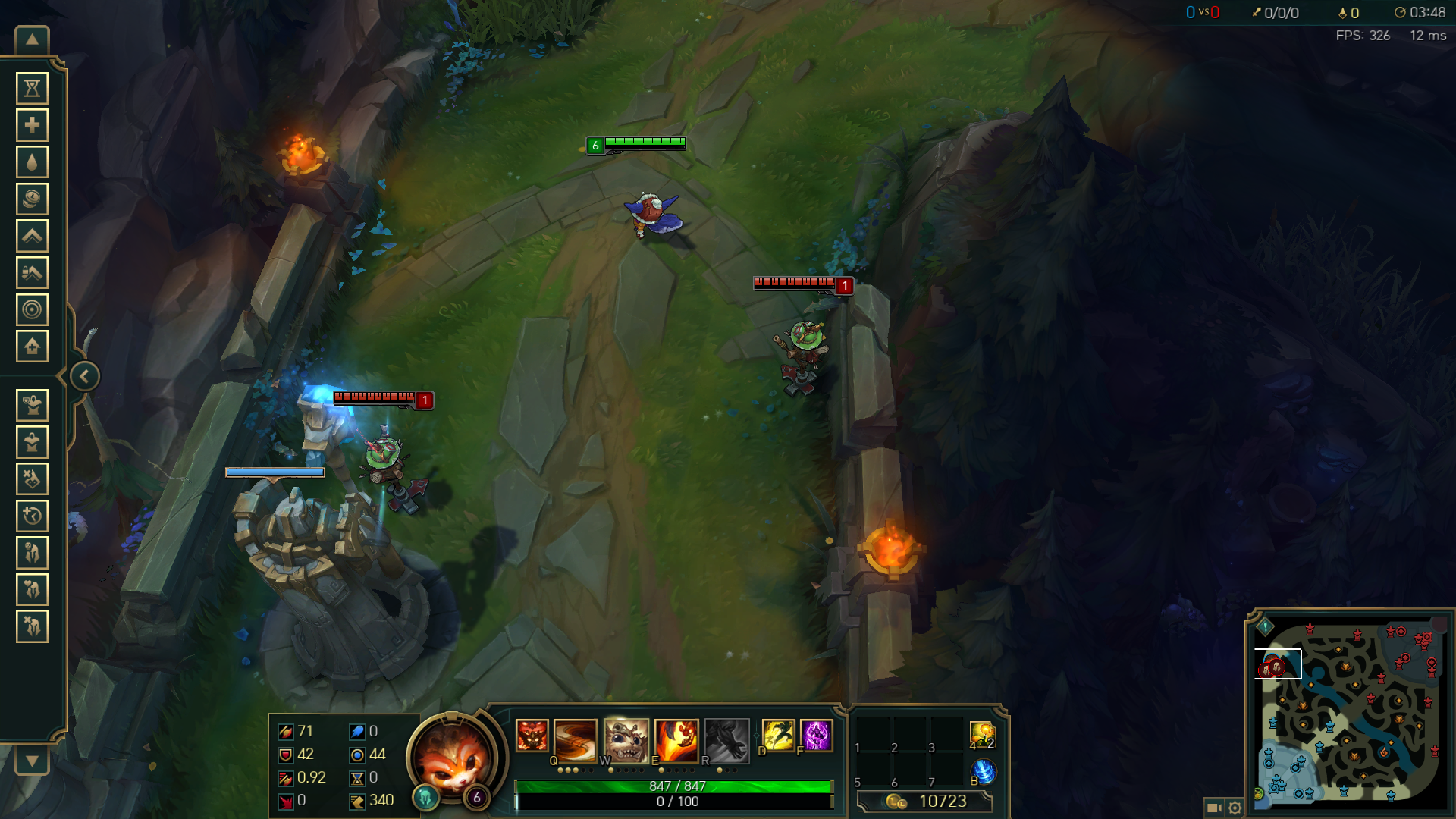Use the yellow flower trinket item
The height and width of the screenshot is (819, 1456).
click(982, 735)
